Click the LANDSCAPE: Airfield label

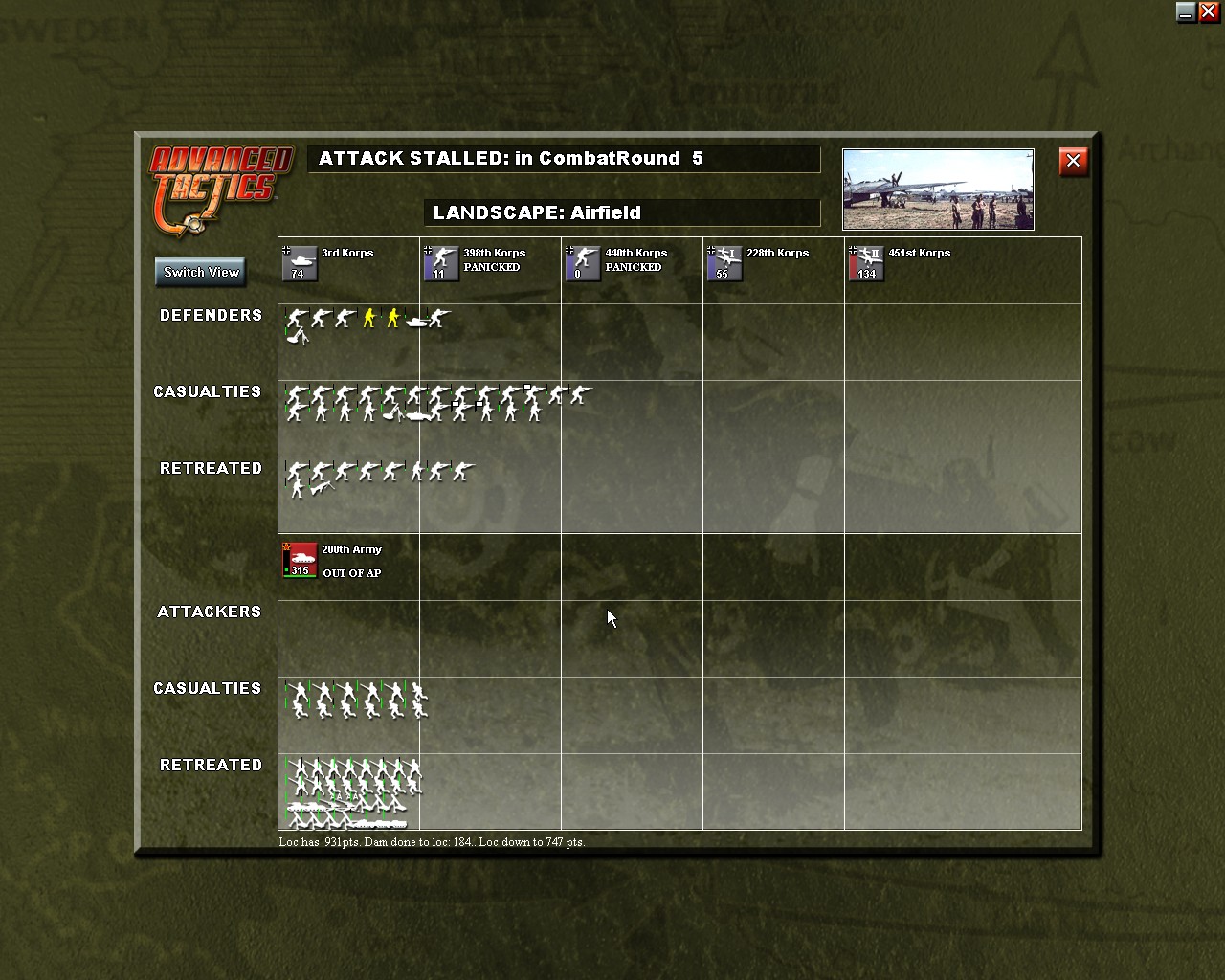point(622,212)
